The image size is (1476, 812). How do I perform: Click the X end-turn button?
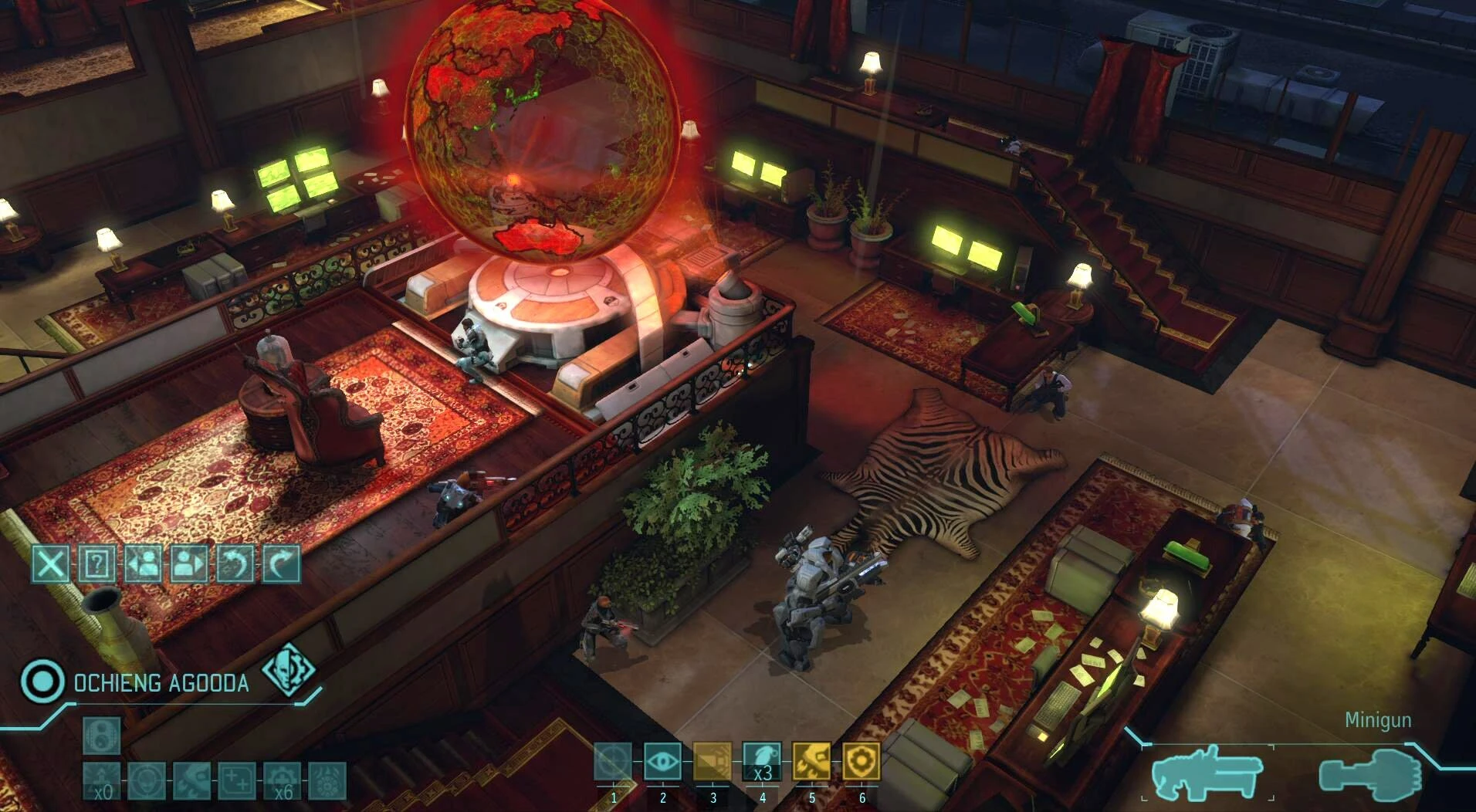tap(50, 564)
